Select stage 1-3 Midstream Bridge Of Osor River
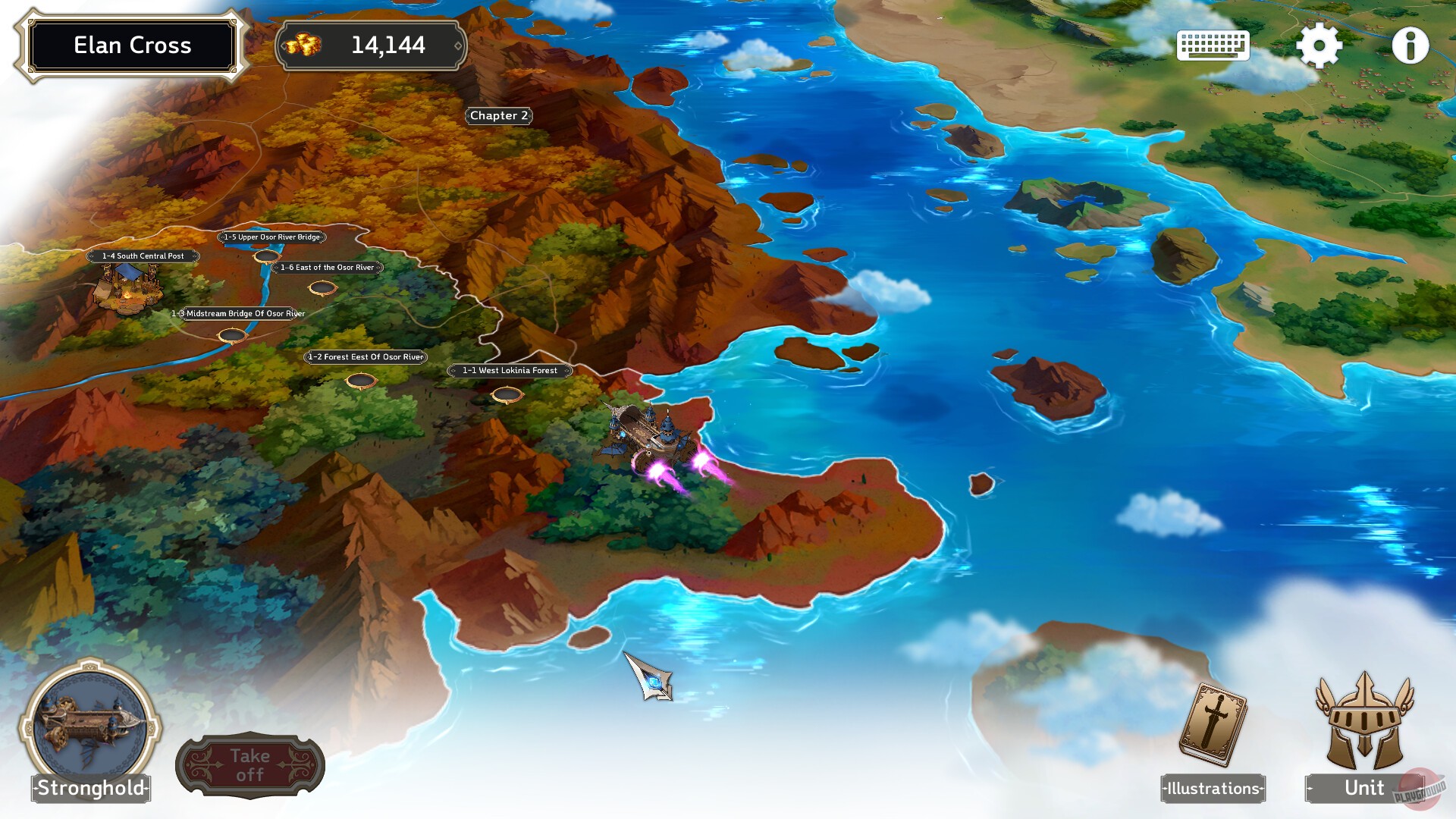 (239, 312)
